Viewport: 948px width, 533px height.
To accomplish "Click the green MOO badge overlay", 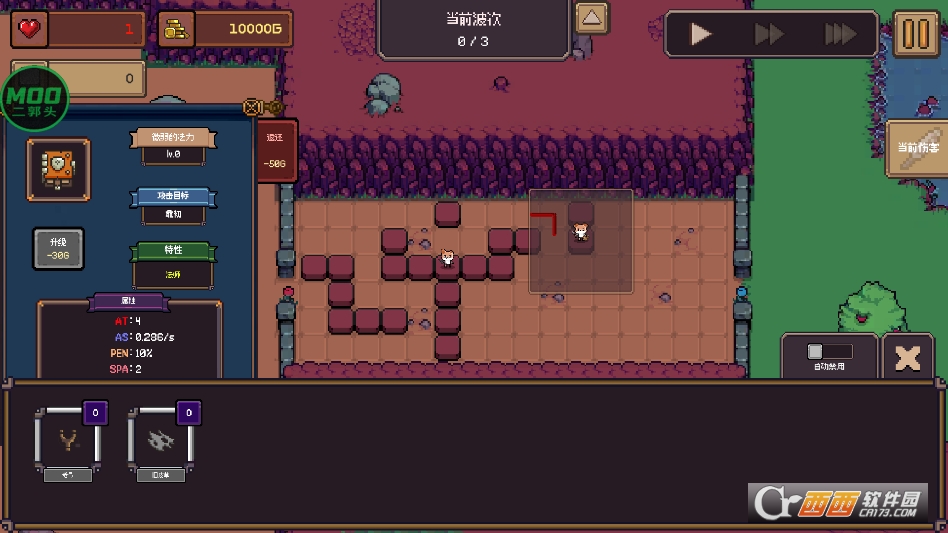I will 36,99.
